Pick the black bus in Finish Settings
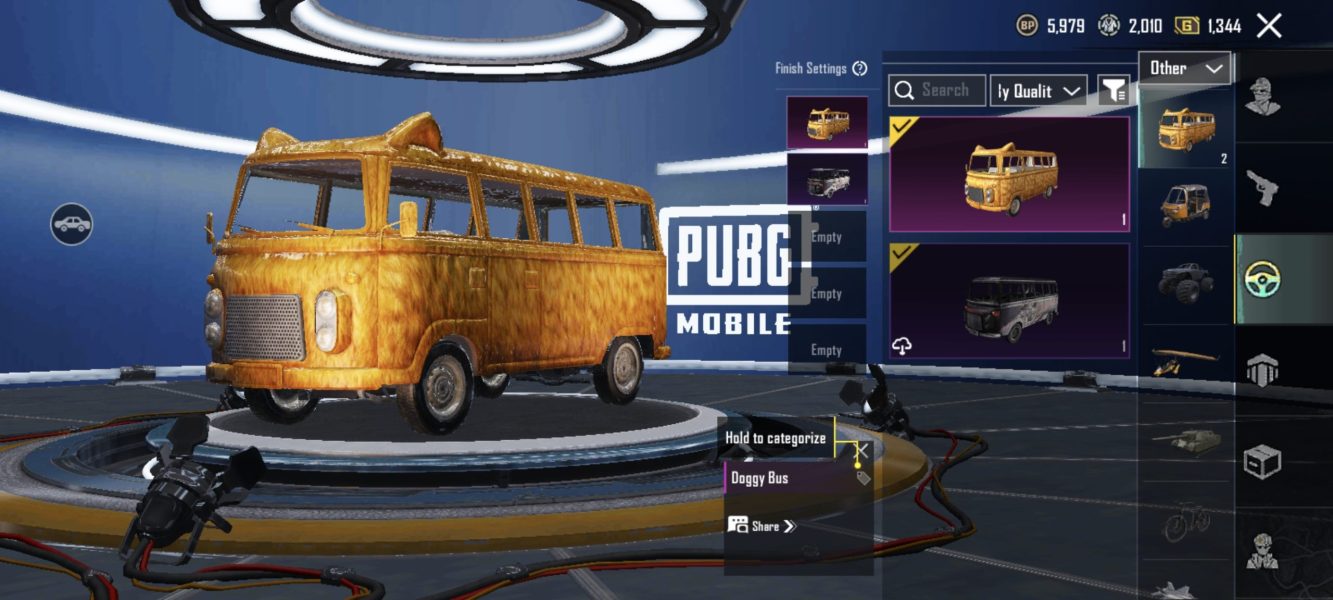This screenshot has height=600, width=1333. 827,180
